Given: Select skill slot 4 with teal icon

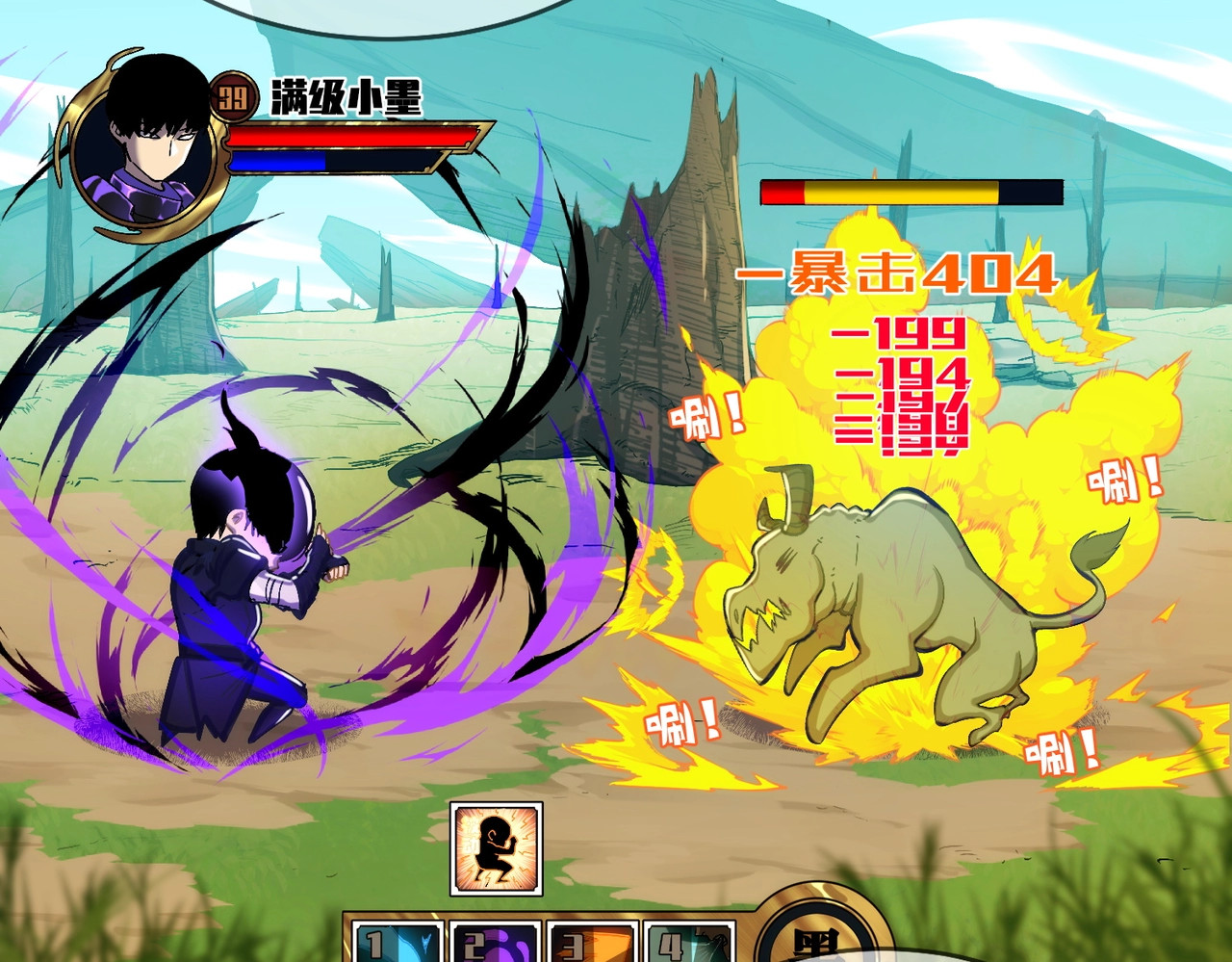Looking at the screenshot, I should click(x=689, y=943).
